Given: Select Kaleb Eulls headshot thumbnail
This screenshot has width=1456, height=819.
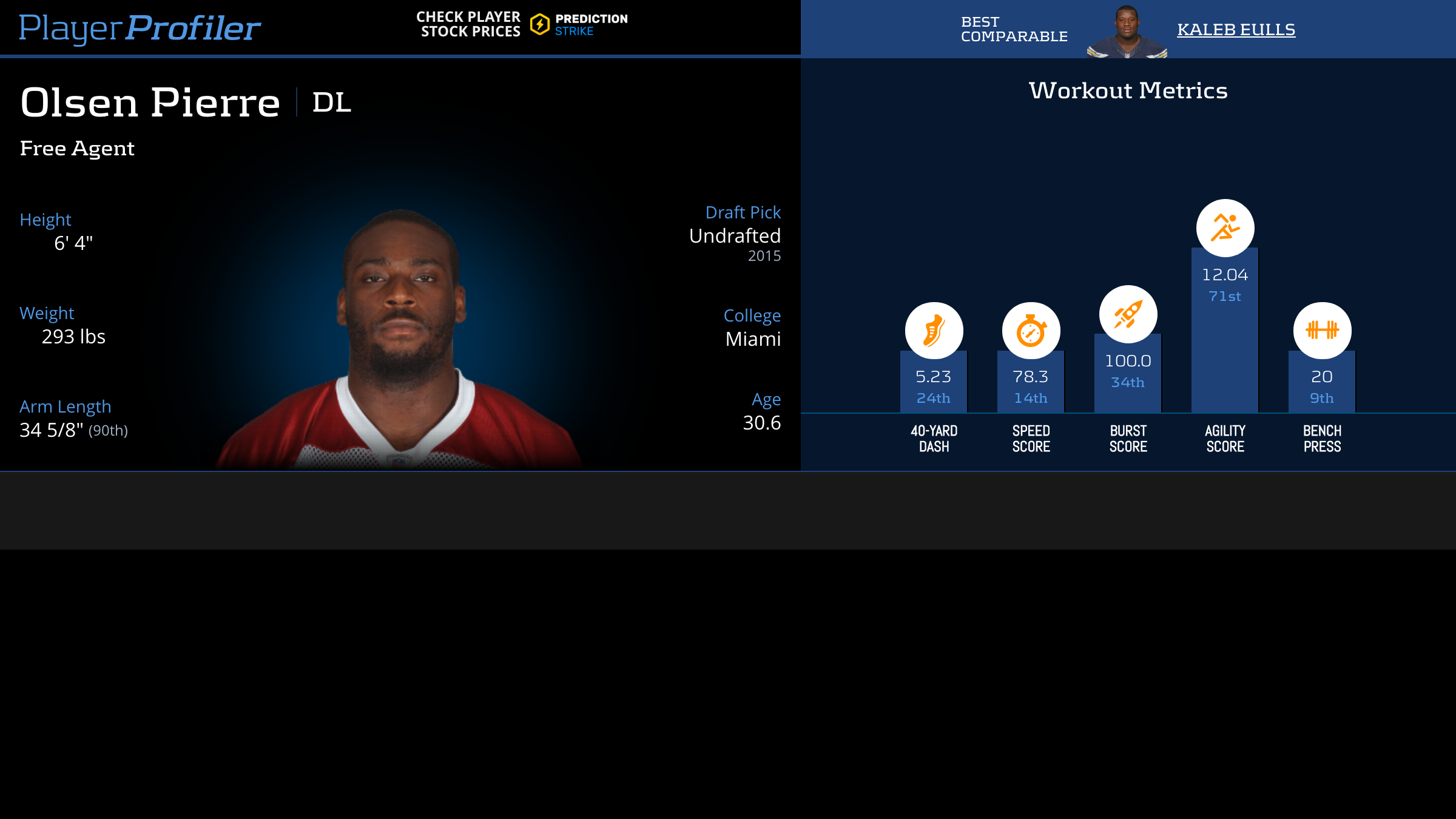Looking at the screenshot, I should (1127, 32).
